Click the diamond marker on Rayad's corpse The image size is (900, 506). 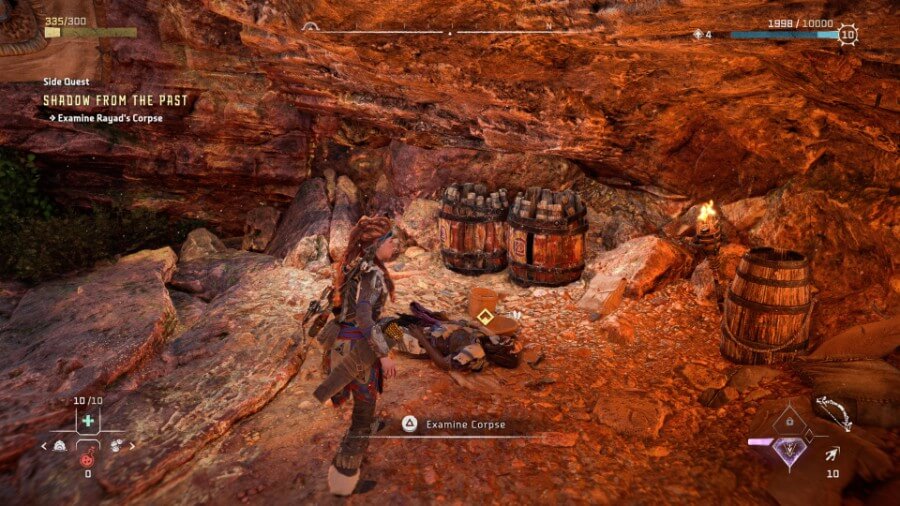(x=483, y=319)
